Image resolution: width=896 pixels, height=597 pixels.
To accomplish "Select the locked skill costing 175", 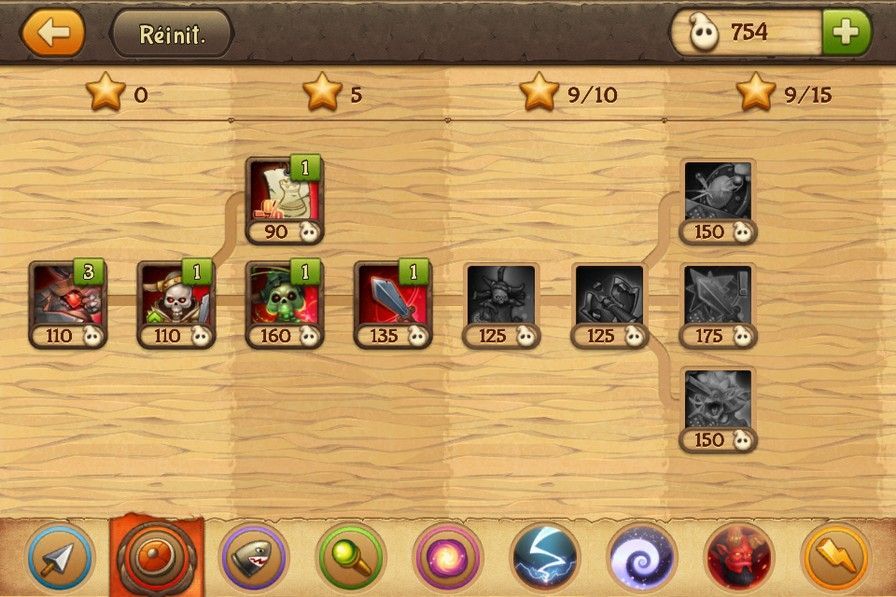I will coord(718,297).
